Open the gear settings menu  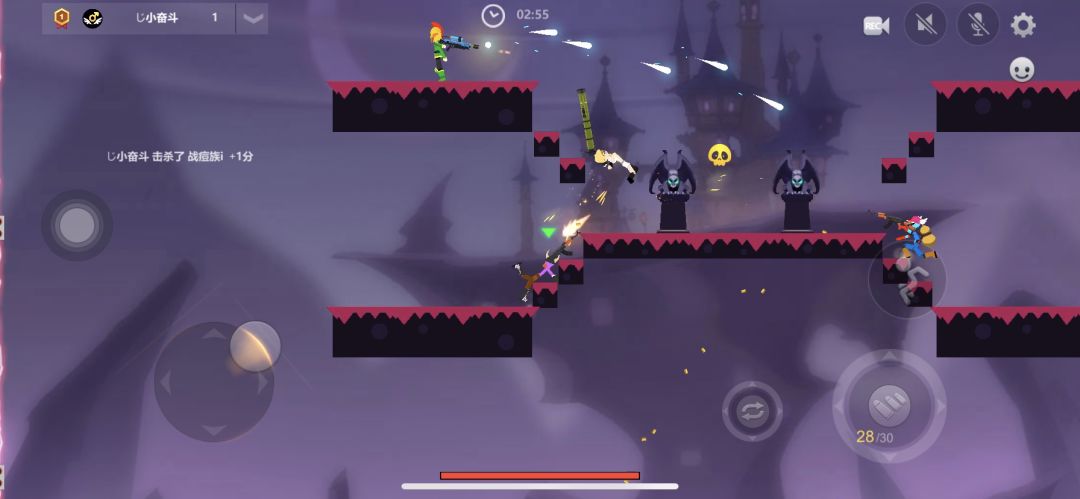point(1023,25)
